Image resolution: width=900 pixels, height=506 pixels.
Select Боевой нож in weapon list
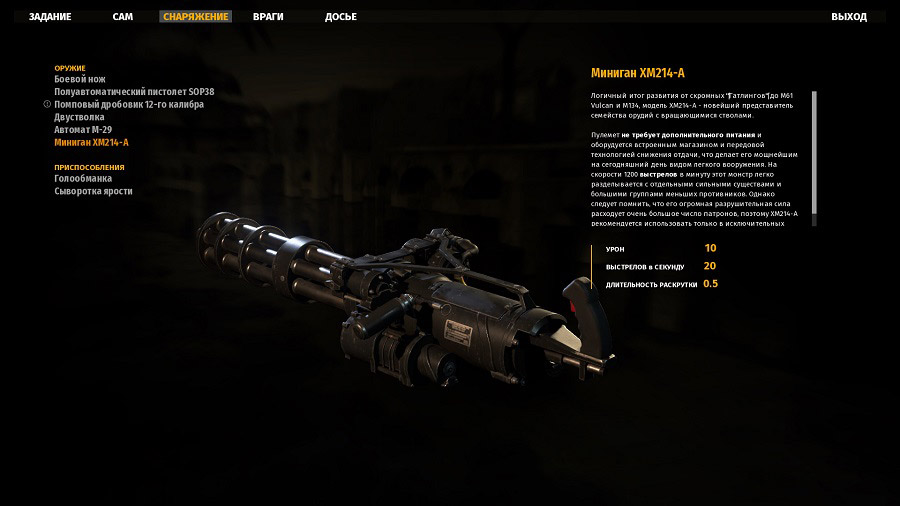tap(80, 79)
